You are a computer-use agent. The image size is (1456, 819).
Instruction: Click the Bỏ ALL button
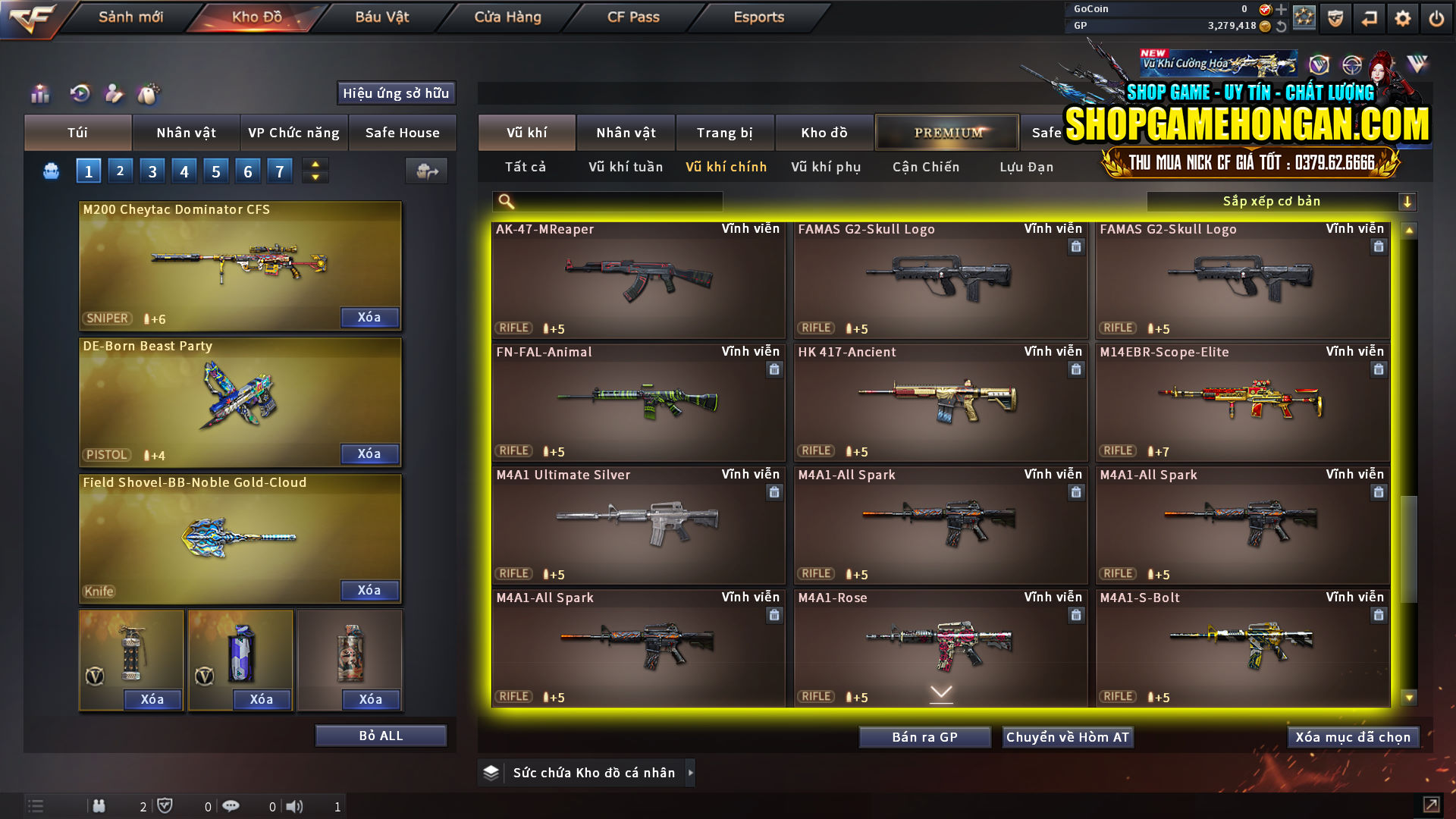pyautogui.click(x=381, y=735)
